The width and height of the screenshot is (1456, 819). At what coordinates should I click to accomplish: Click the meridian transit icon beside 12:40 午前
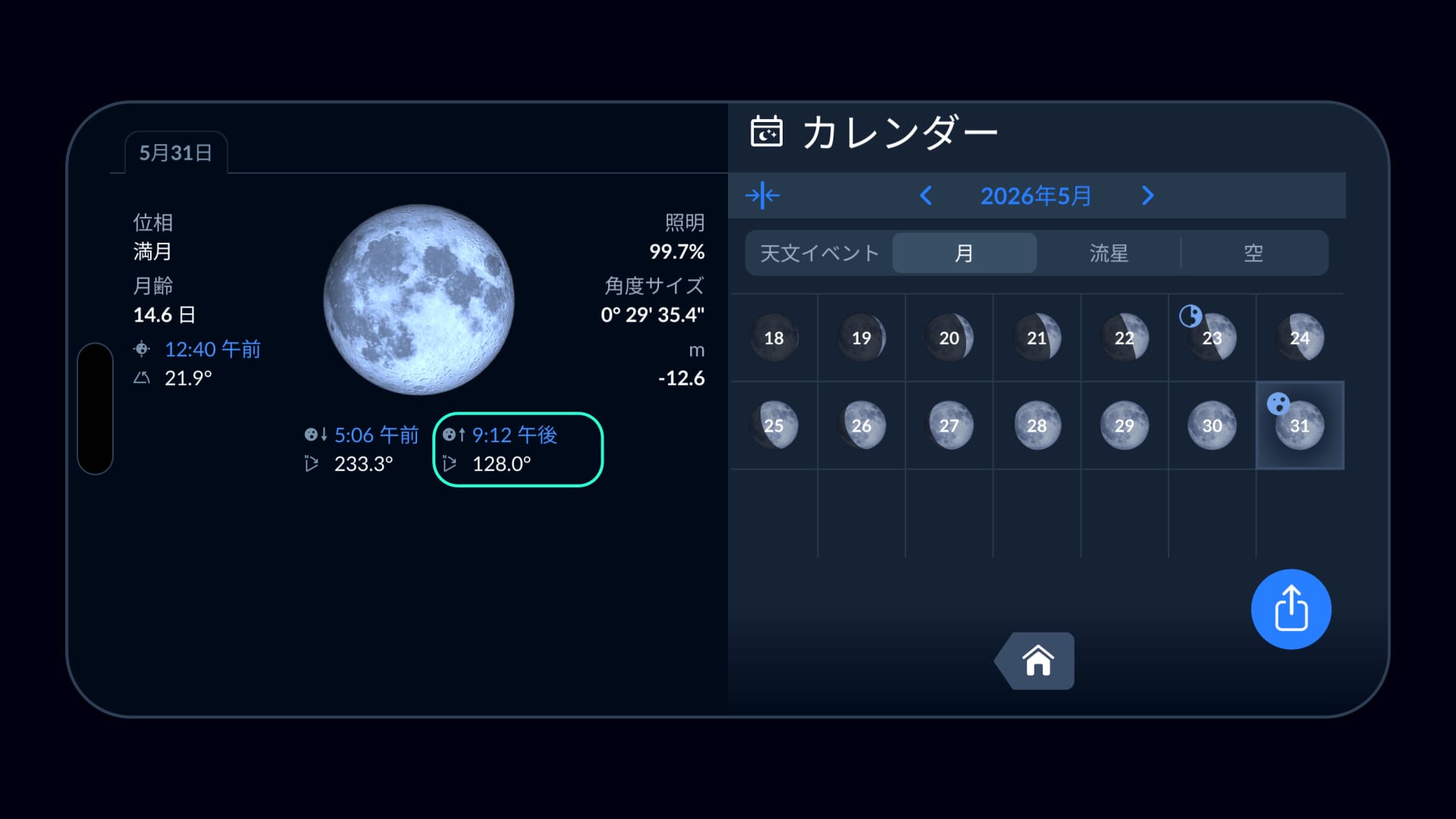pyautogui.click(x=143, y=350)
